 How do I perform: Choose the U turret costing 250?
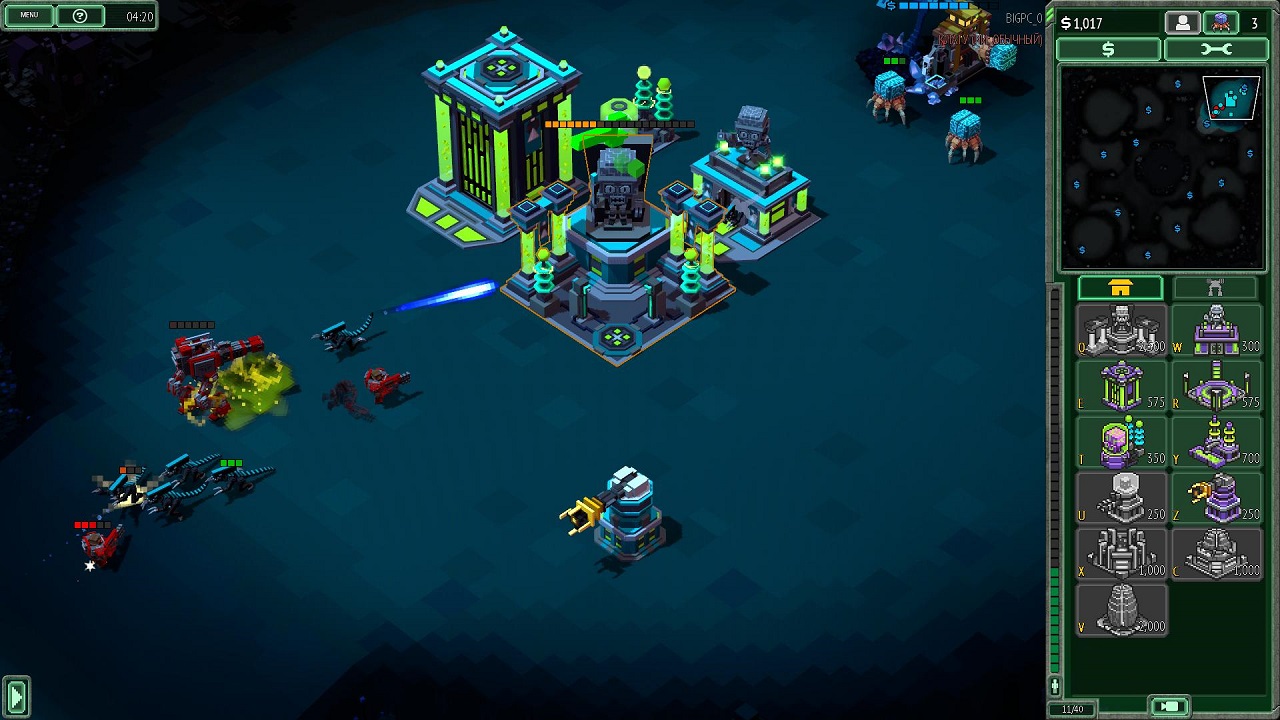click(x=1121, y=498)
